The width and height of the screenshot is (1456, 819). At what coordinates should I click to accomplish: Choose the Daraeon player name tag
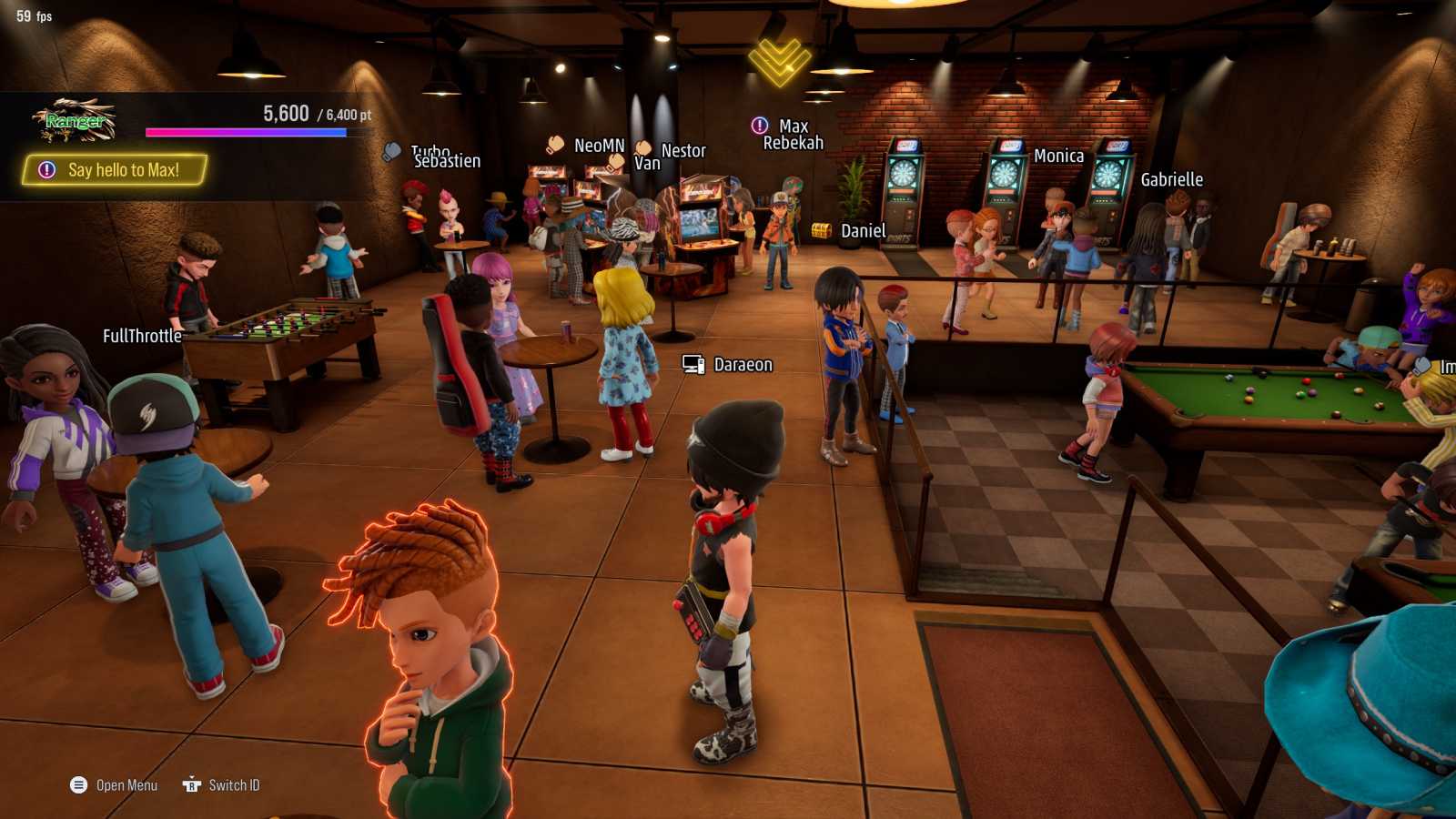click(729, 365)
